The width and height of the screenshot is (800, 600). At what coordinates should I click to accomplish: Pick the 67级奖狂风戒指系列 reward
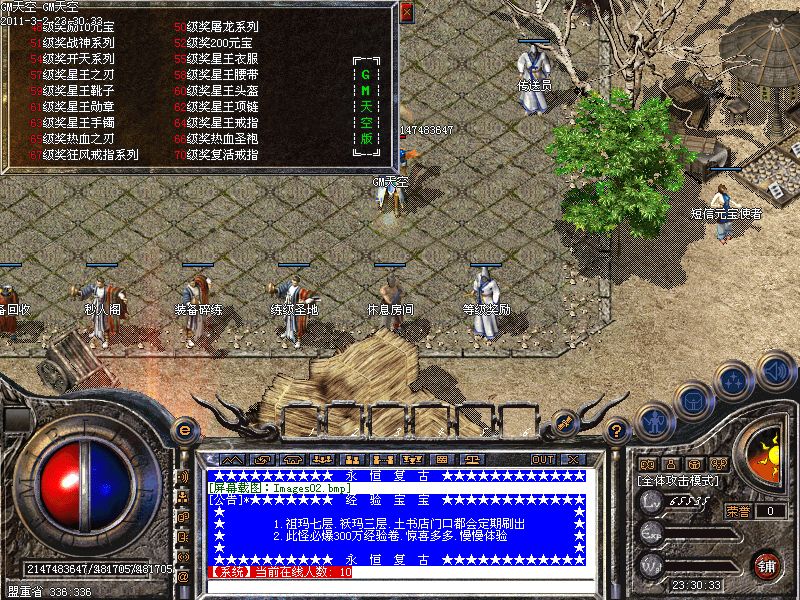(x=90, y=155)
